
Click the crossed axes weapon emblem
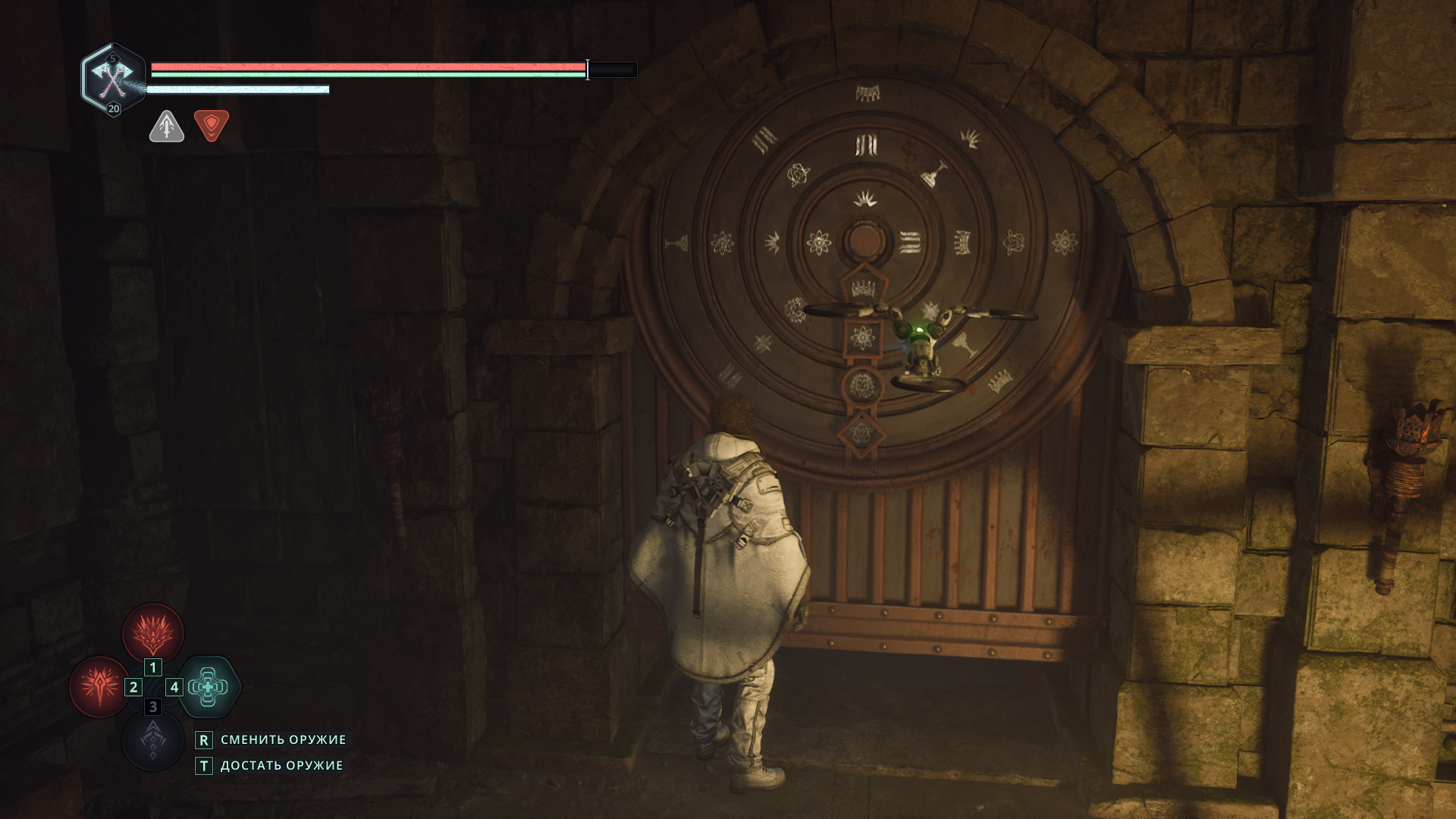click(x=112, y=77)
